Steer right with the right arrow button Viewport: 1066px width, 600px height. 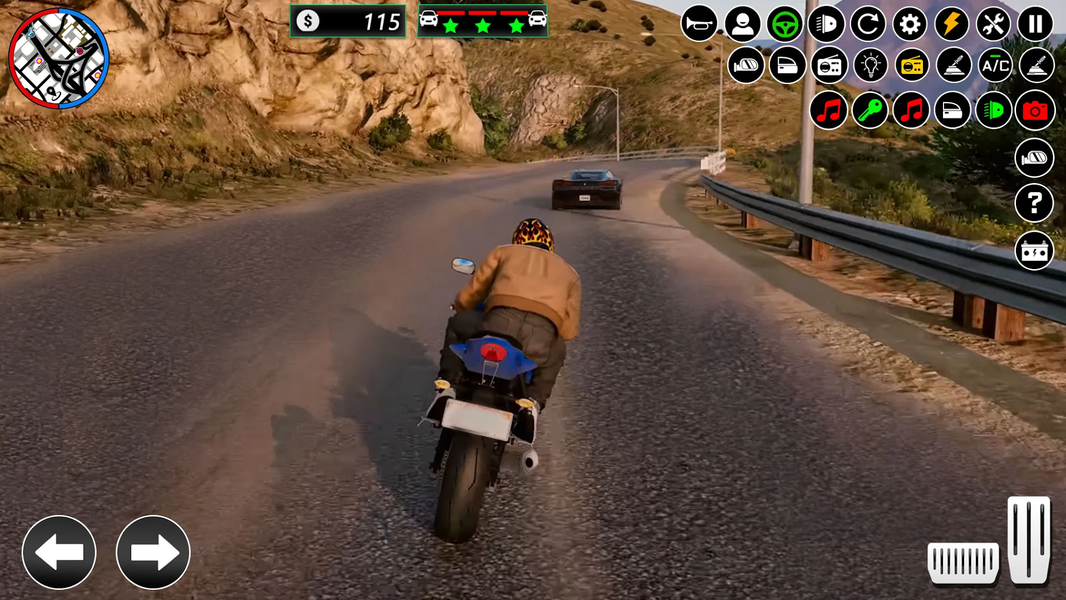[x=153, y=552]
